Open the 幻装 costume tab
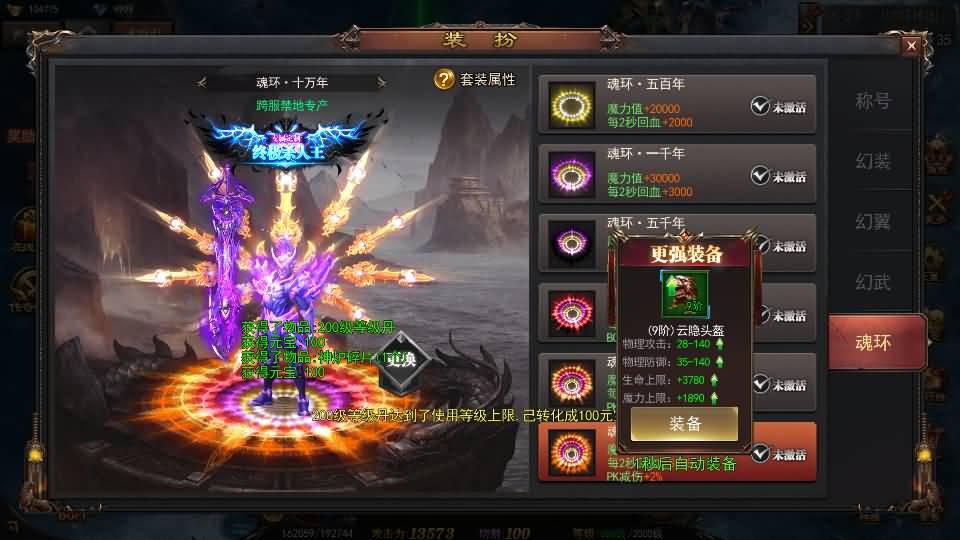Screen dimensions: 960x540 point(872,161)
